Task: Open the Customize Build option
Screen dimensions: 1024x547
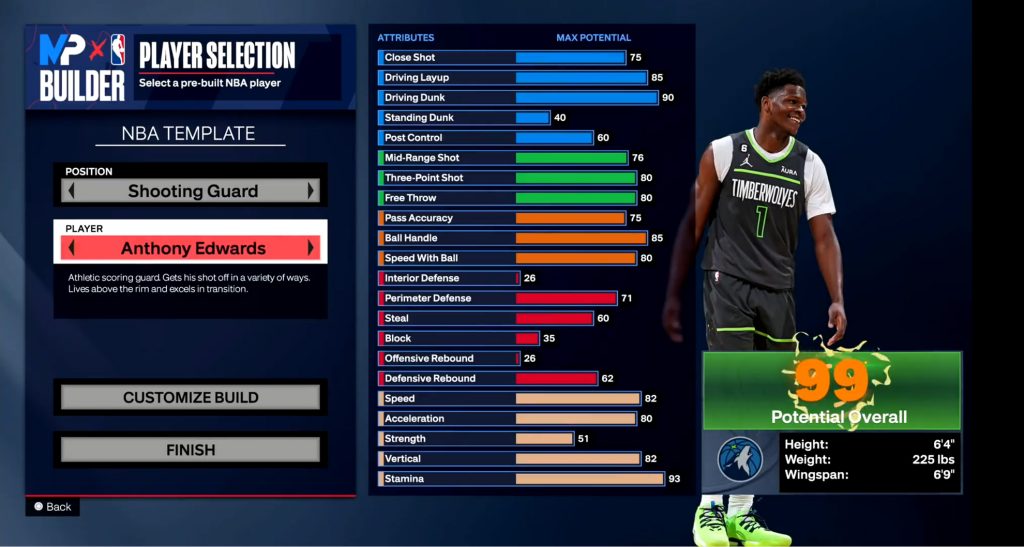Action: click(x=190, y=398)
